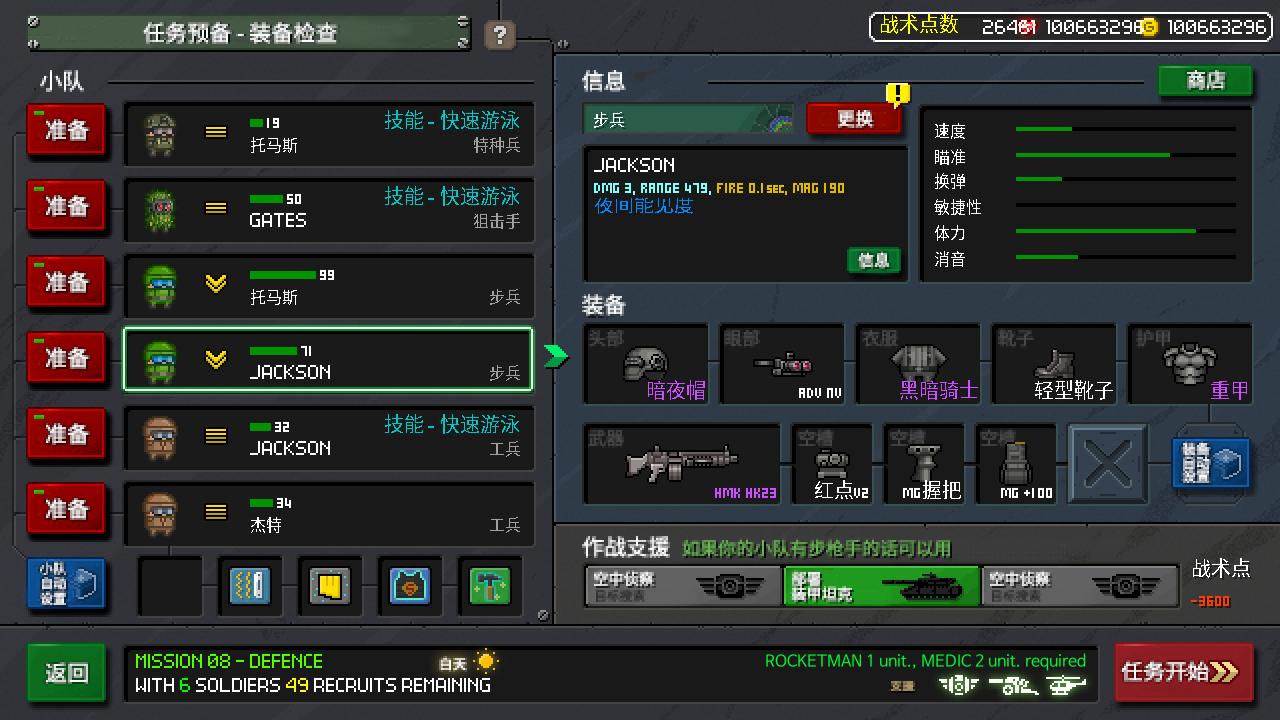Choose the 黑暗骑士 clothing slot
Viewport: 1280px width, 720px height.
click(x=917, y=365)
